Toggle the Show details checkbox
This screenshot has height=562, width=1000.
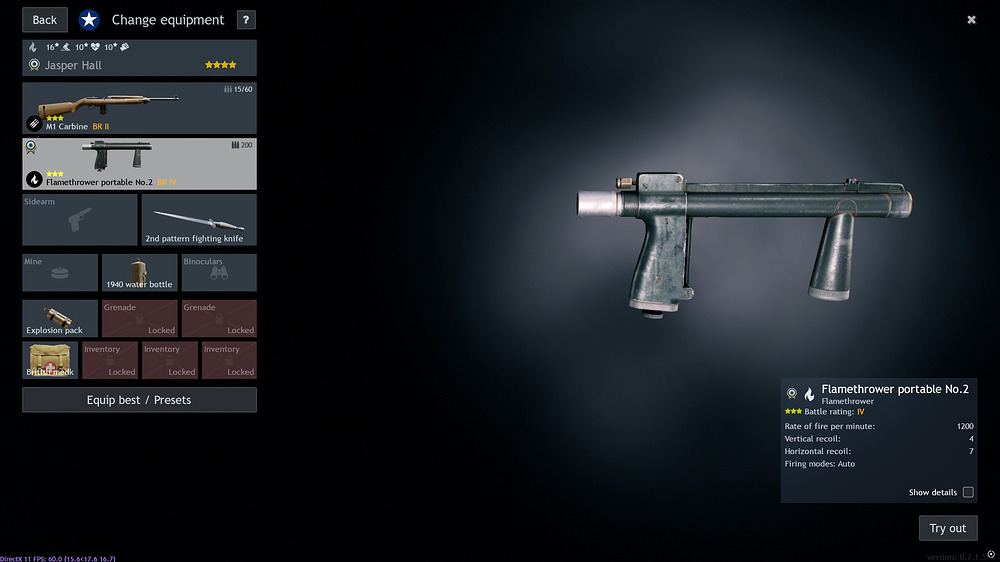(x=968, y=492)
